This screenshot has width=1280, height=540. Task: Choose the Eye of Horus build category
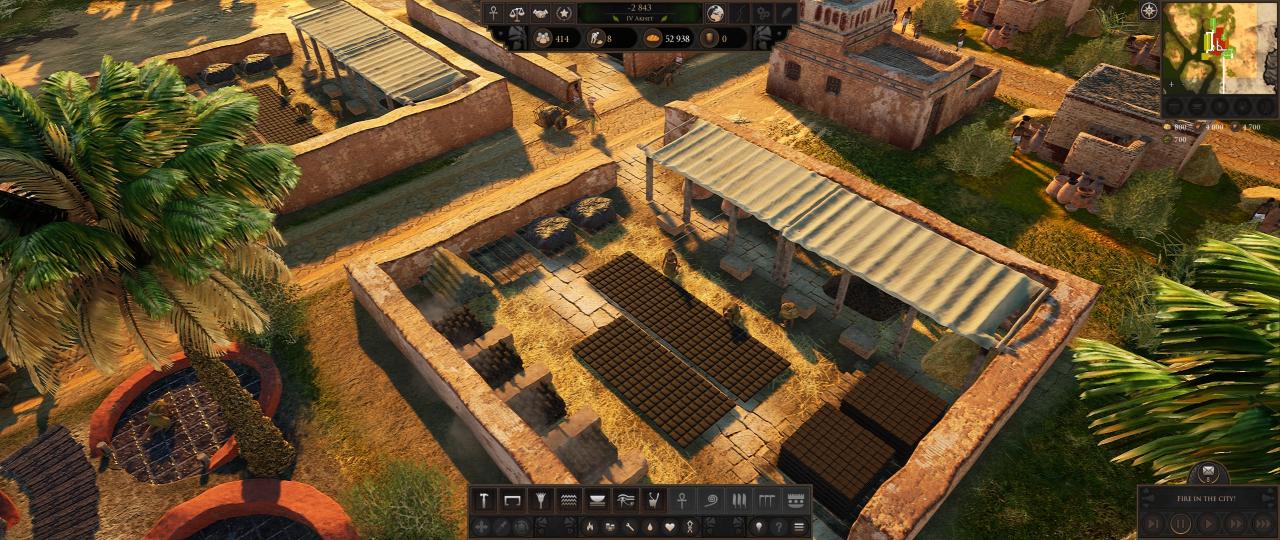click(x=626, y=499)
